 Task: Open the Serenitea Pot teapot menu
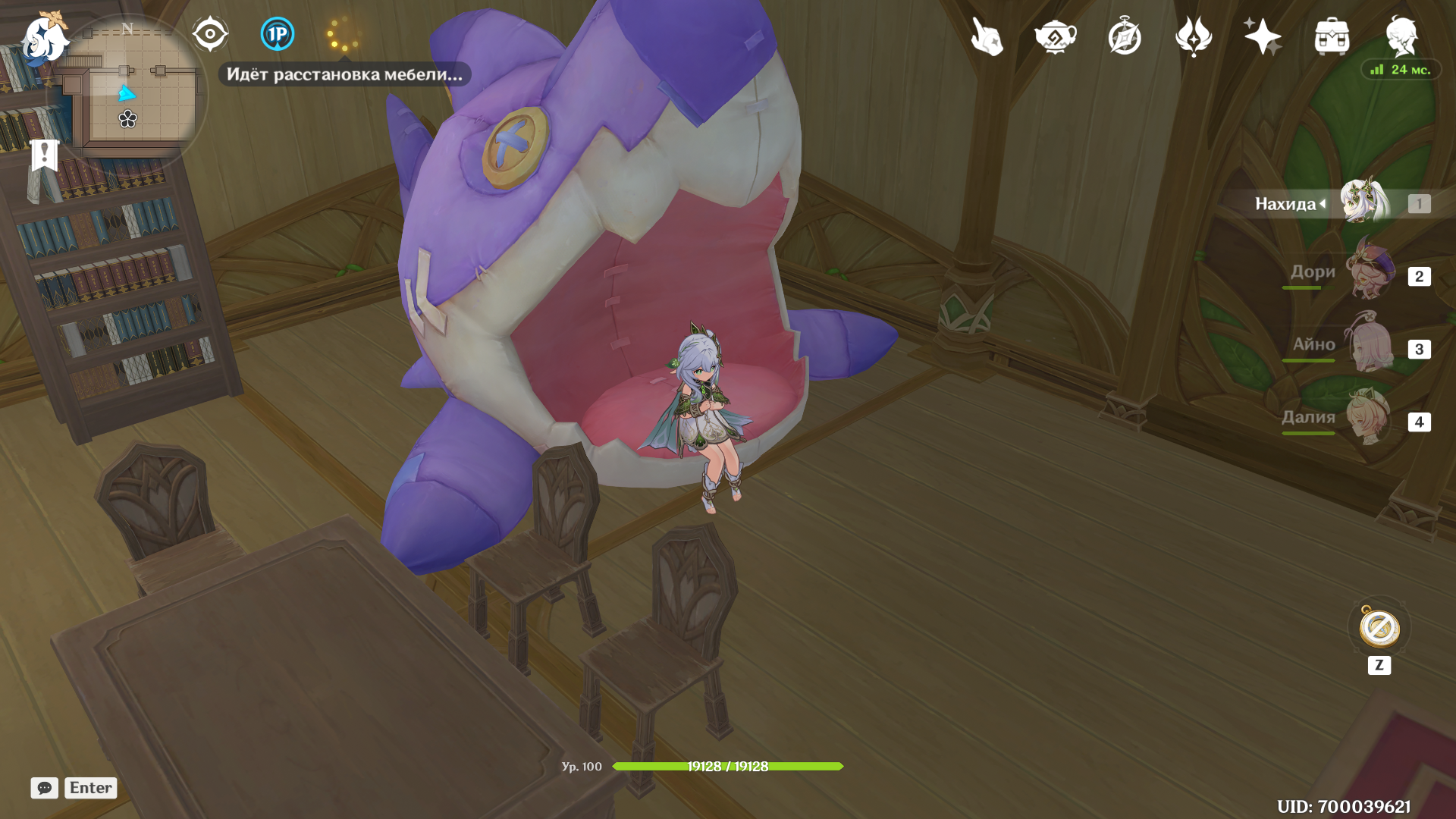point(1055,36)
